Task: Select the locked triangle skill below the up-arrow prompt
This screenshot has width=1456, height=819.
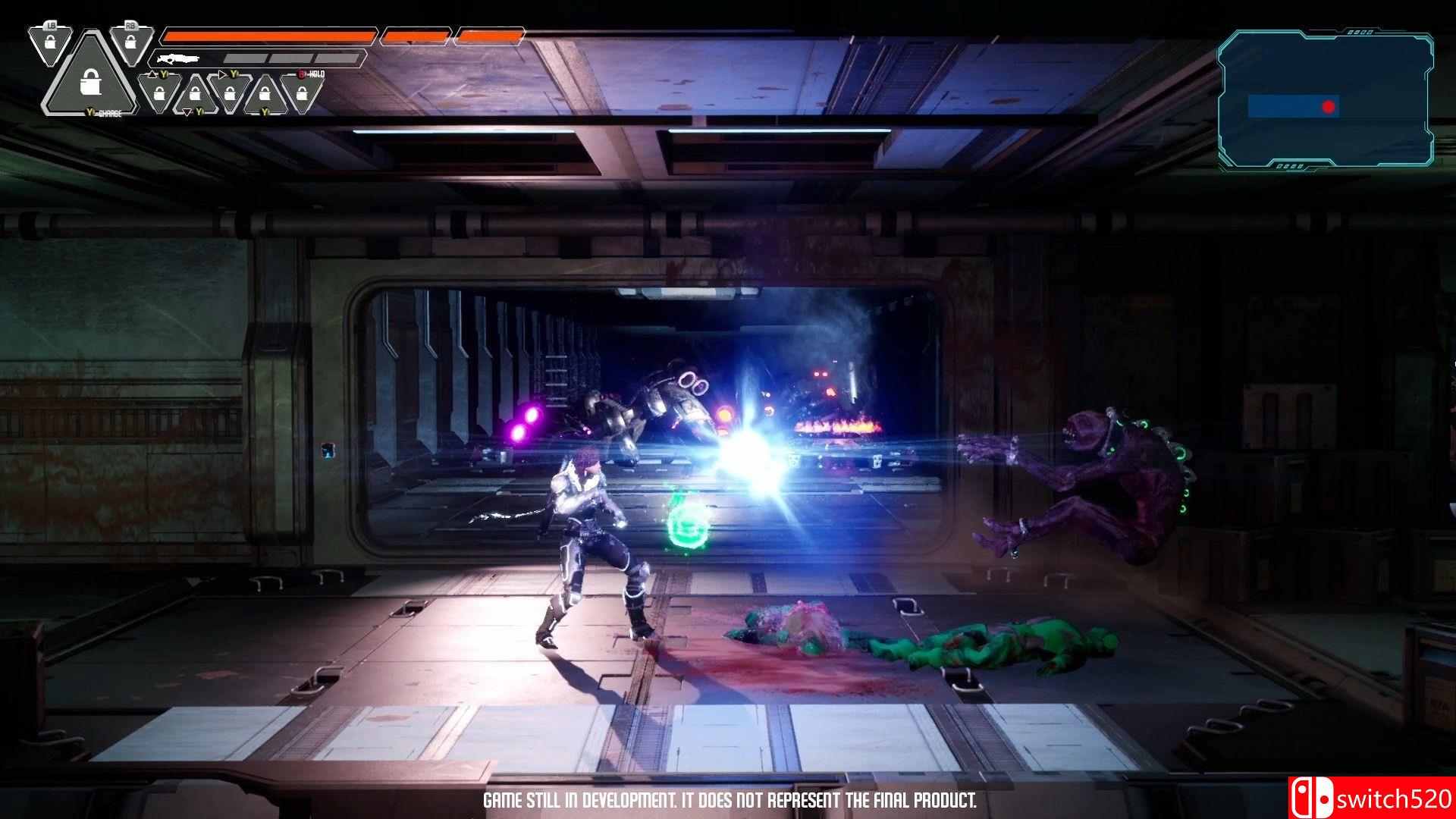Action: click(159, 93)
